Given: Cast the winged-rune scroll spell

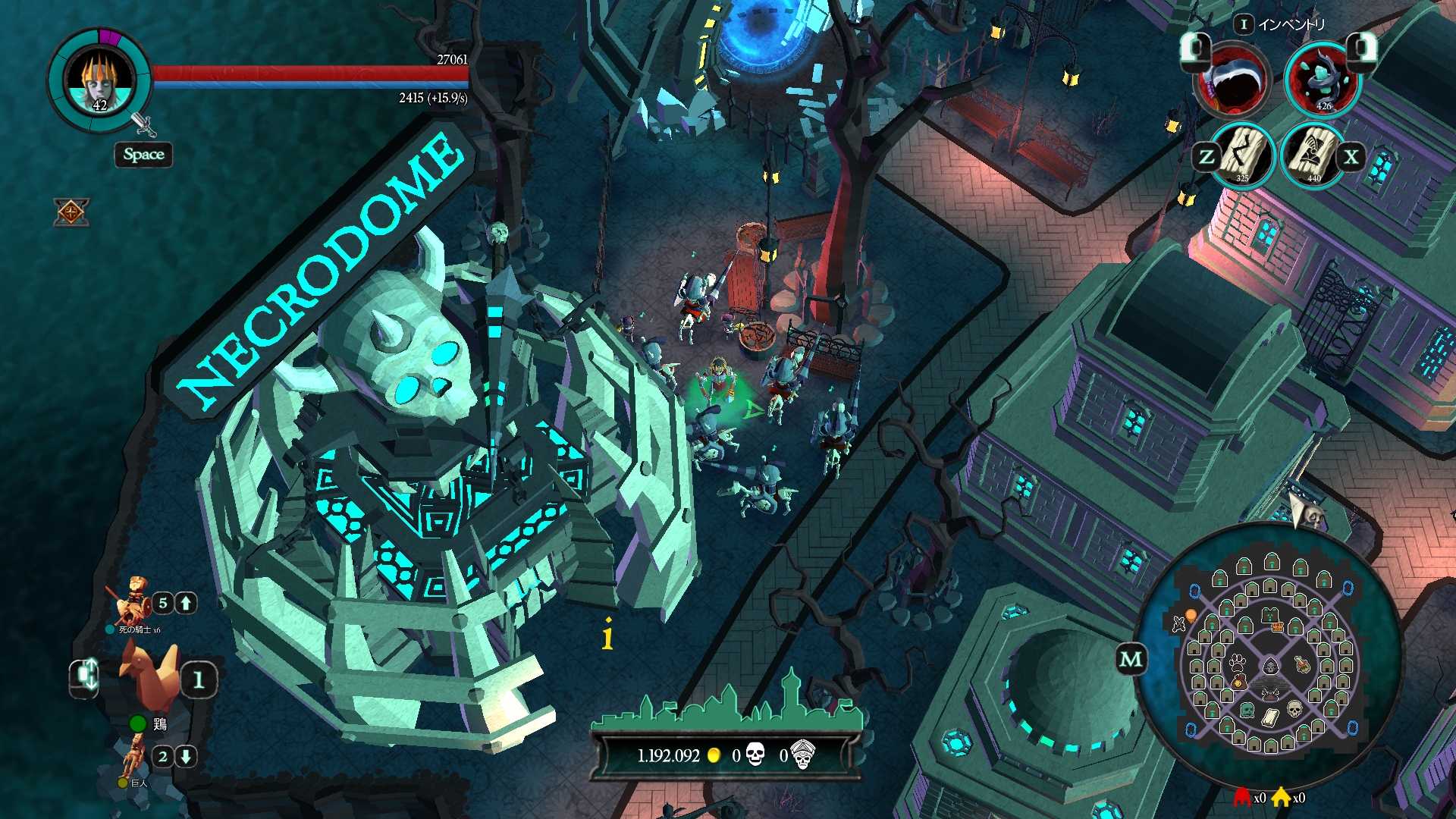Looking at the screenshot, I should (1313, 155).
